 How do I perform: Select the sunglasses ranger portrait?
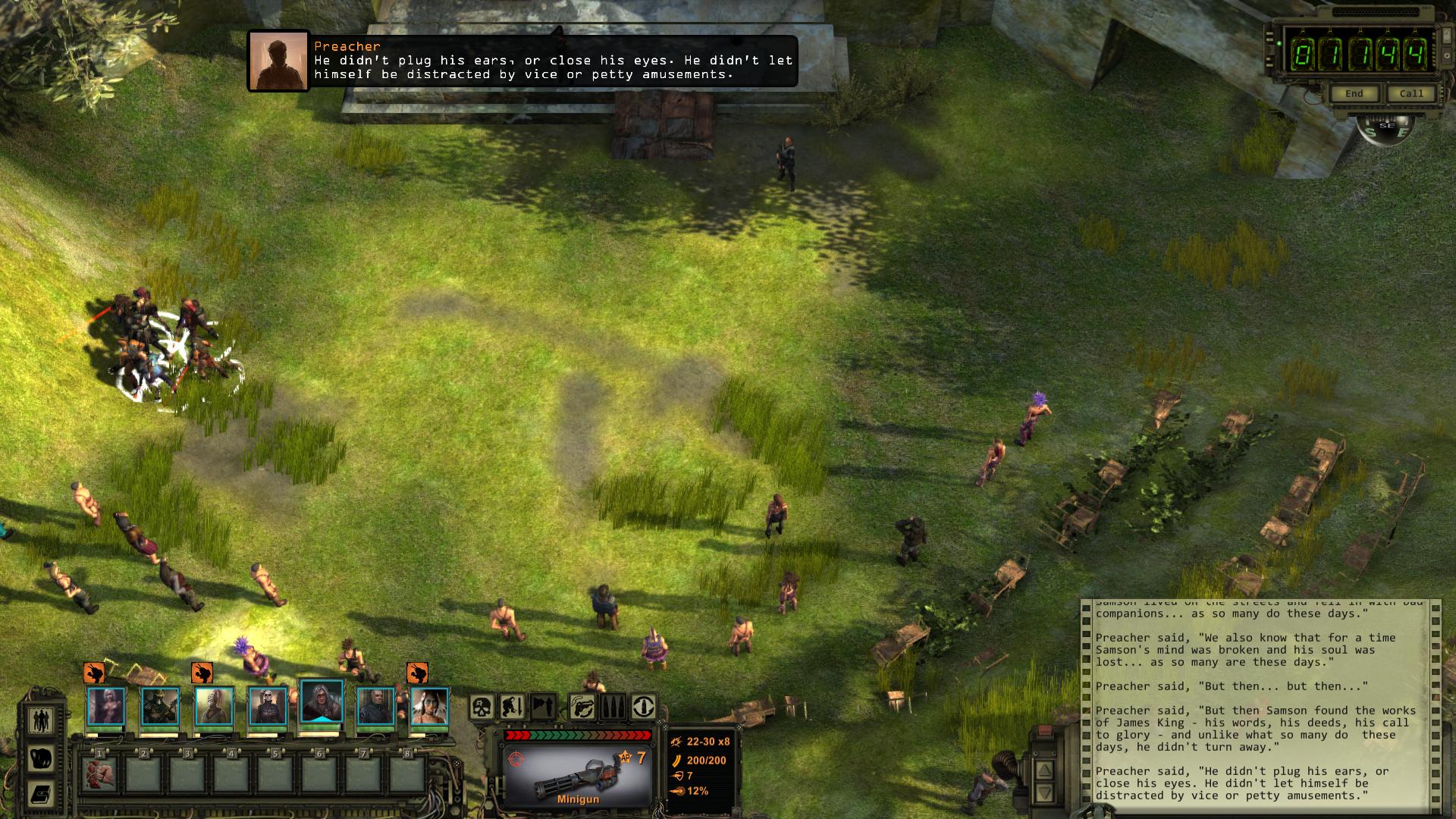pos(268,707)
